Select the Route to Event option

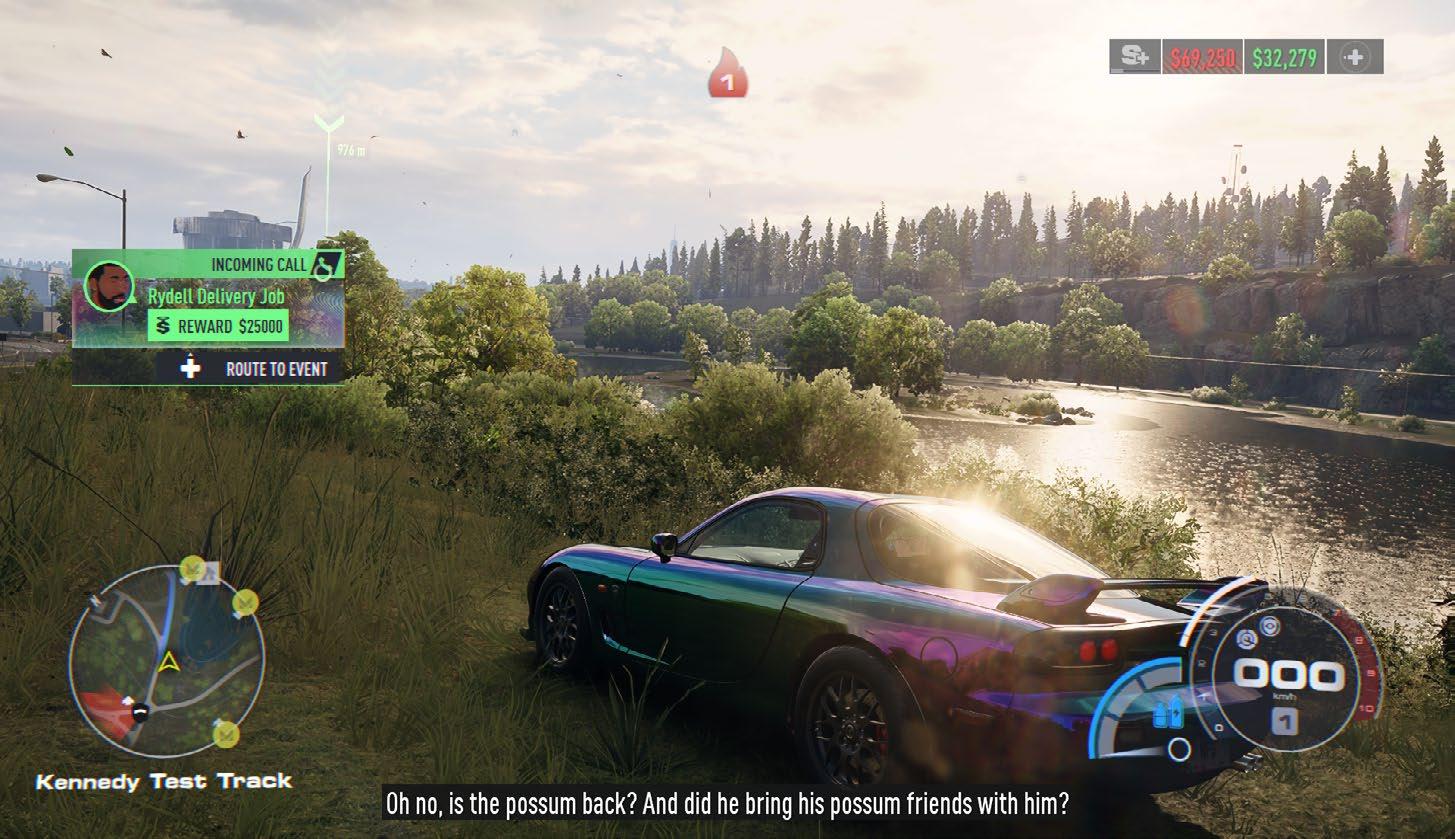(257, 369)
